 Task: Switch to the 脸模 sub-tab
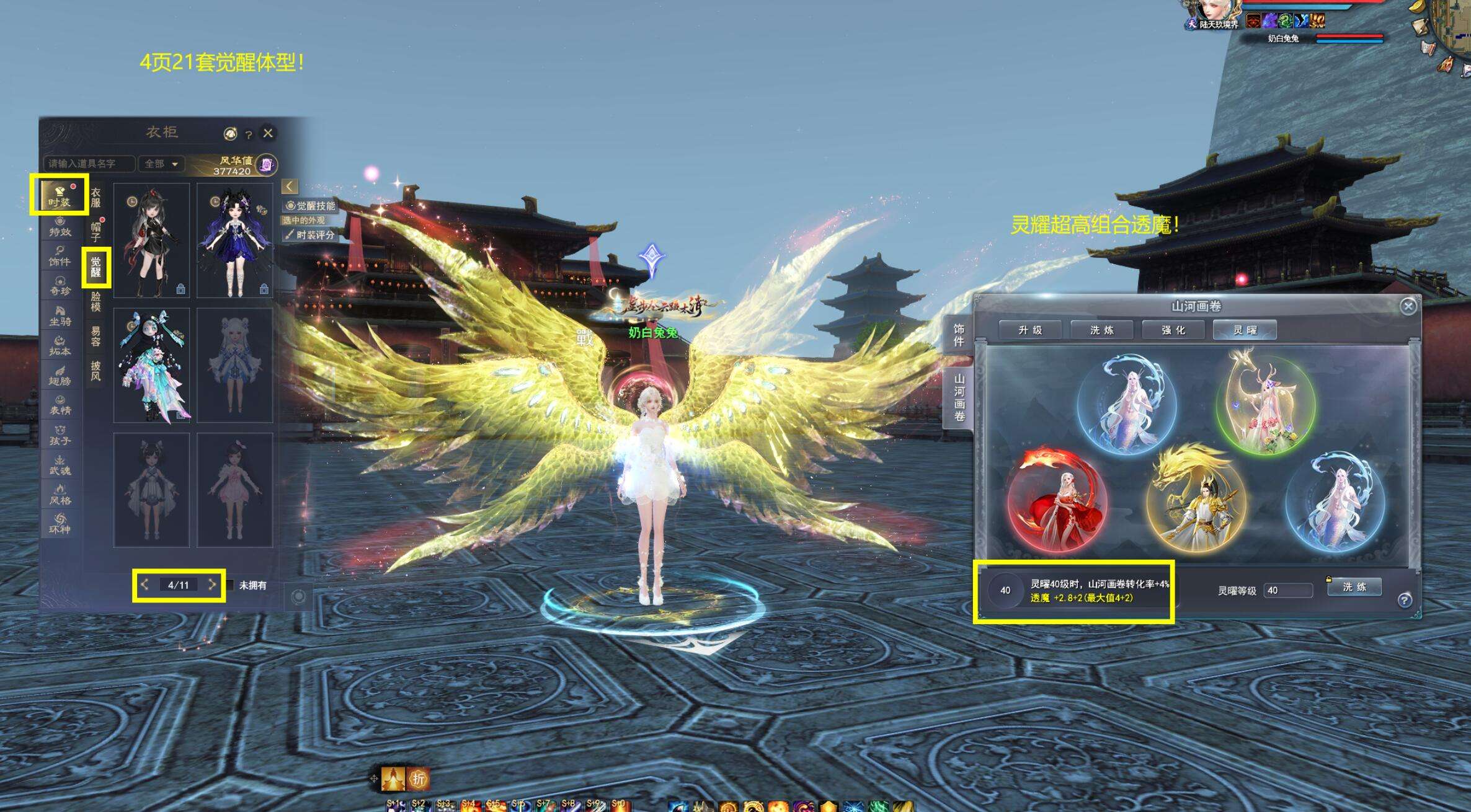pos(96,302)
